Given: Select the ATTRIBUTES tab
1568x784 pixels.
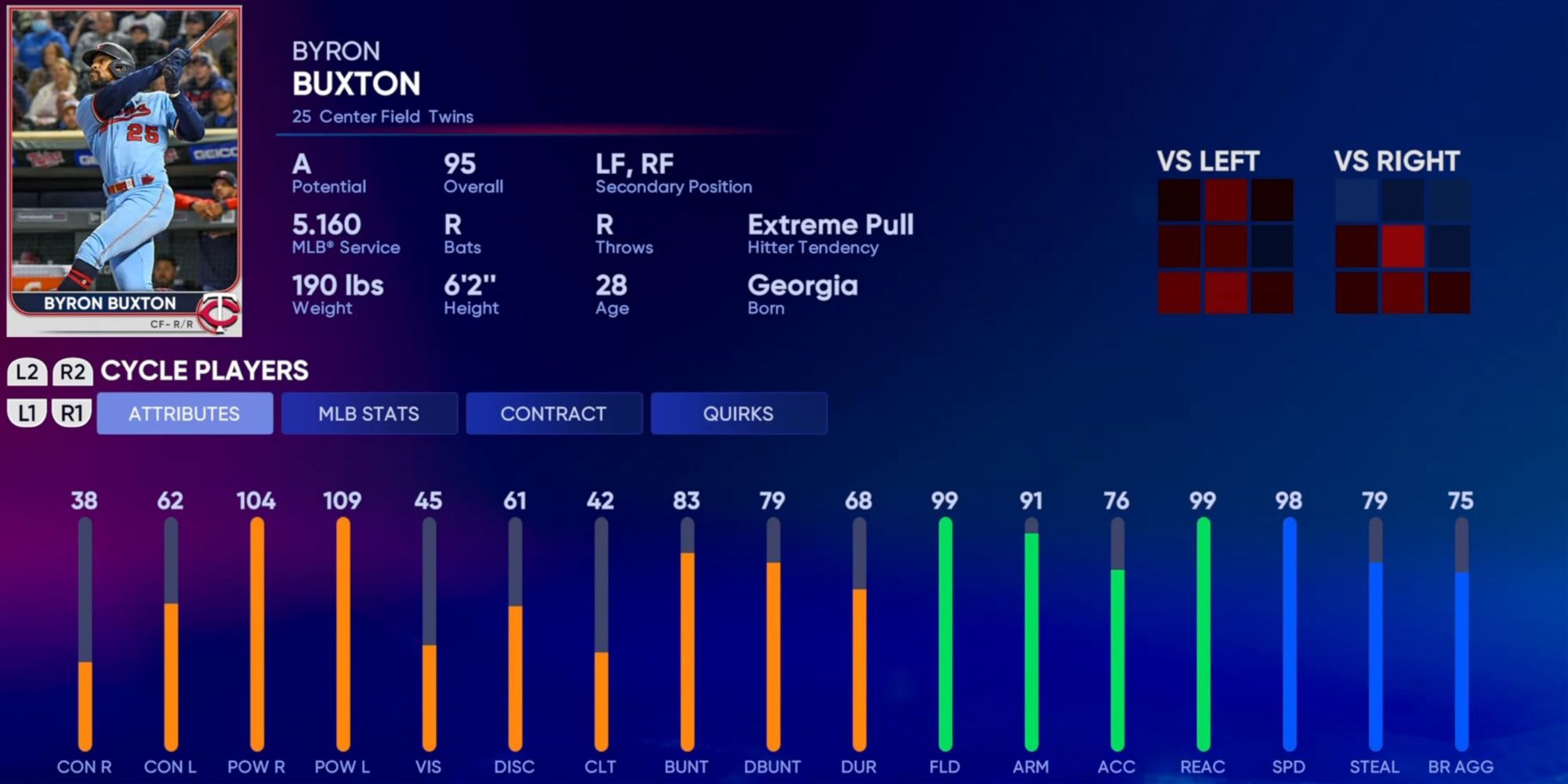Looking at the screenshot, I should [x=184, y=413].
